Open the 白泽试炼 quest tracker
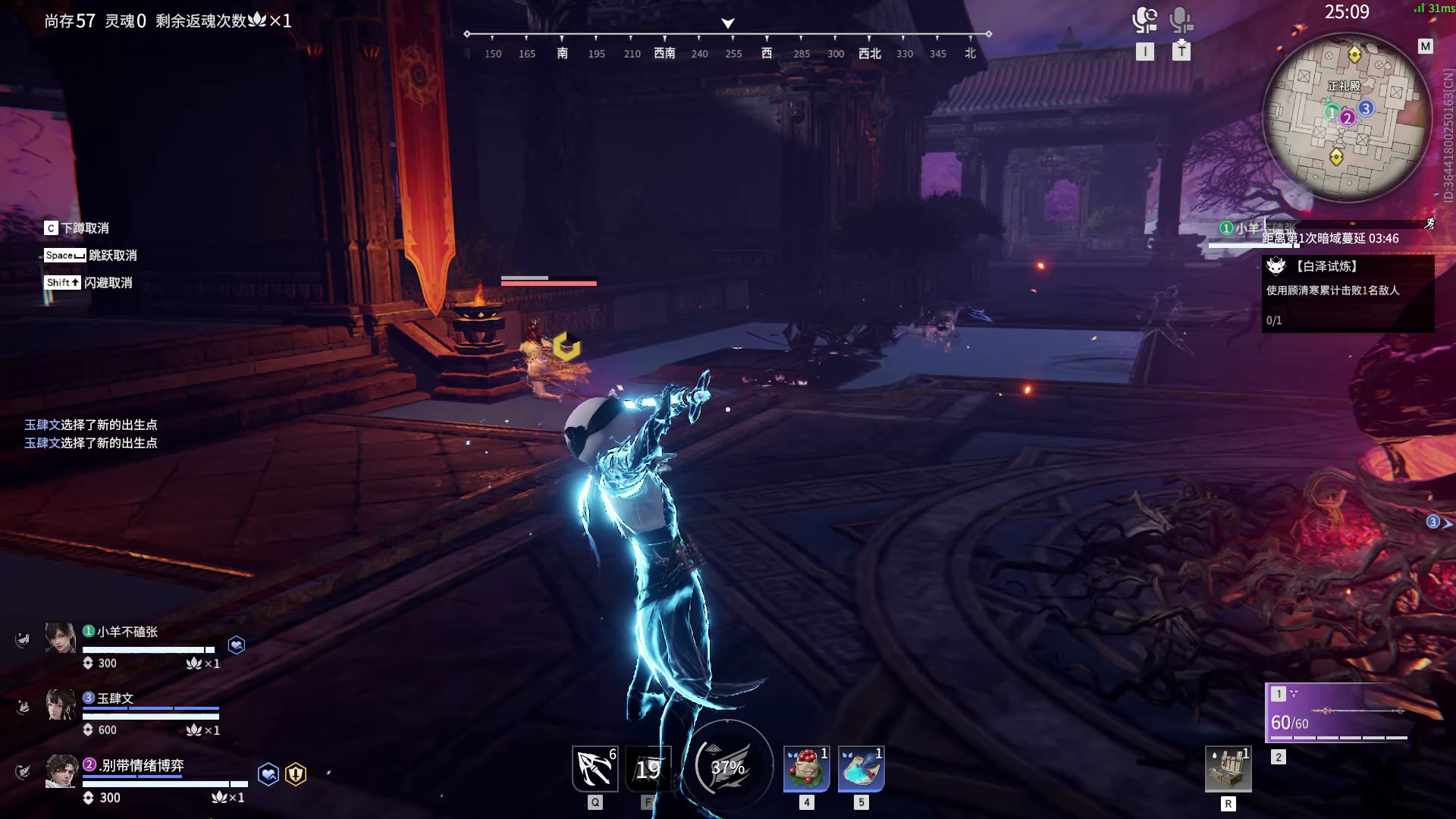Screen dimensions: 1456x819 click(x=1348, y=292)
